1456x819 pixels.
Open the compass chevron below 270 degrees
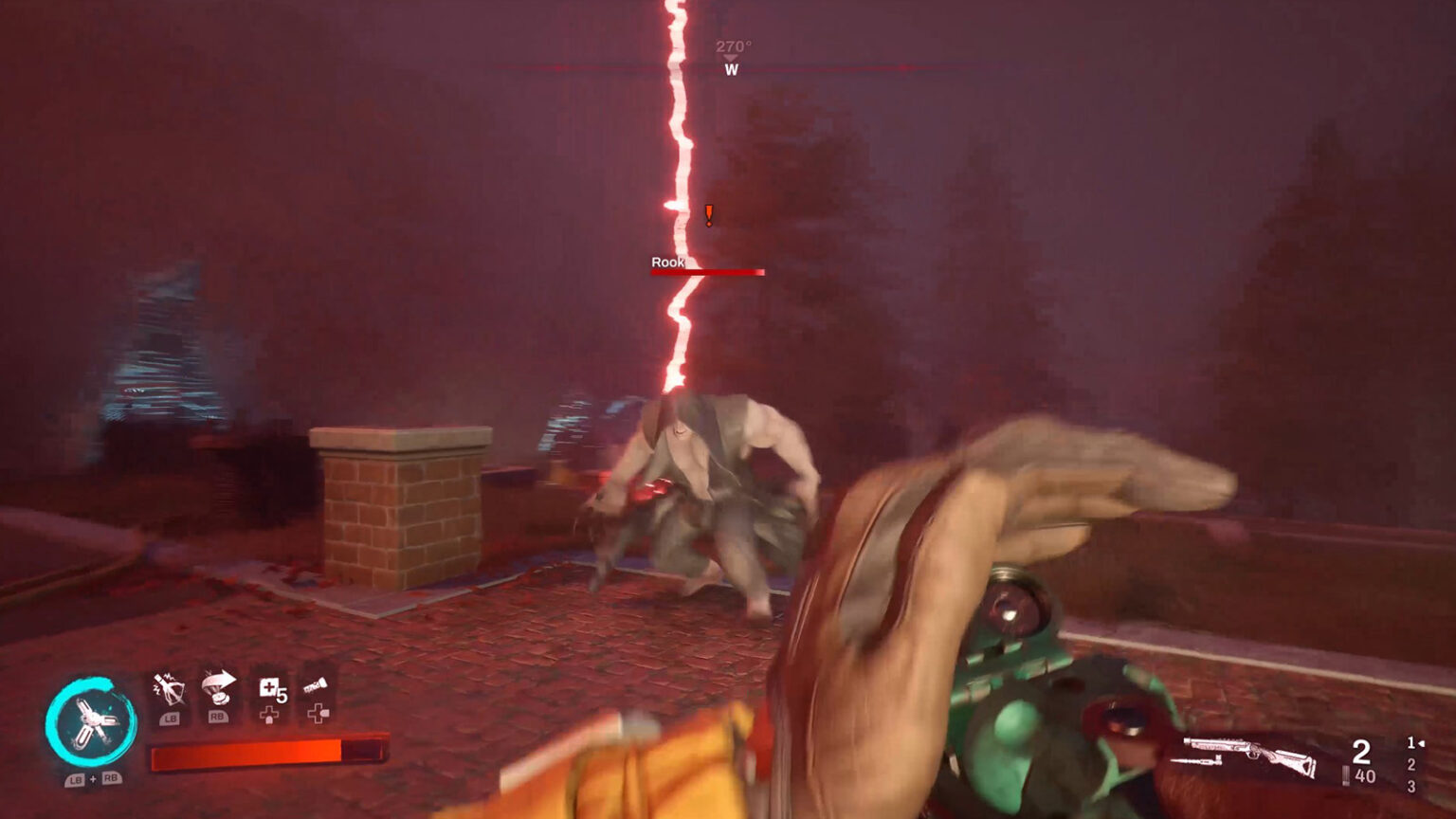click(730, 57)
